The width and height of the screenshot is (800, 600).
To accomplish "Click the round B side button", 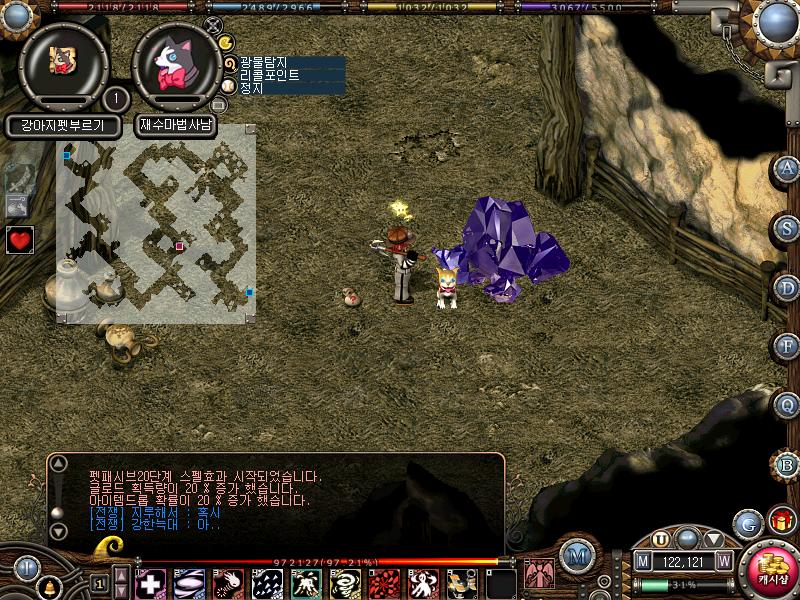I will coord(788,465).
